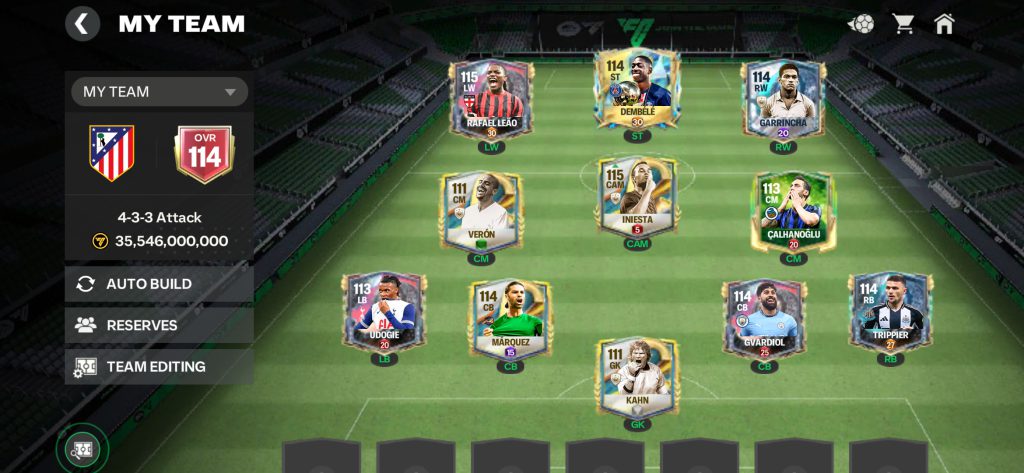Select the Rafael Leão LW card
Screen dimensions: 1024x473
point(491,100)
